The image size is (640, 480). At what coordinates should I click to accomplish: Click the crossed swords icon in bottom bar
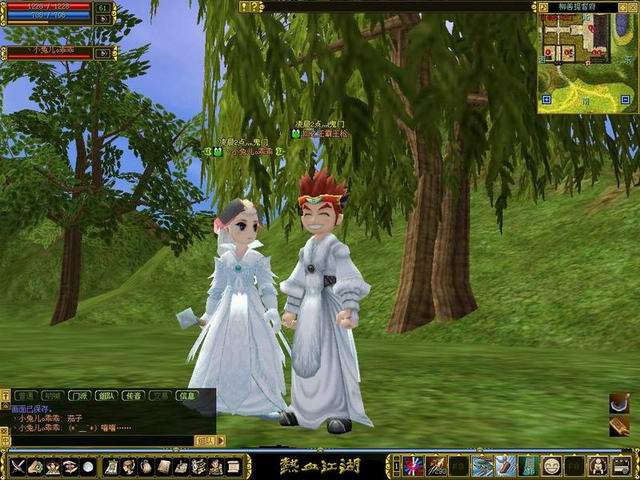[17, 466]
